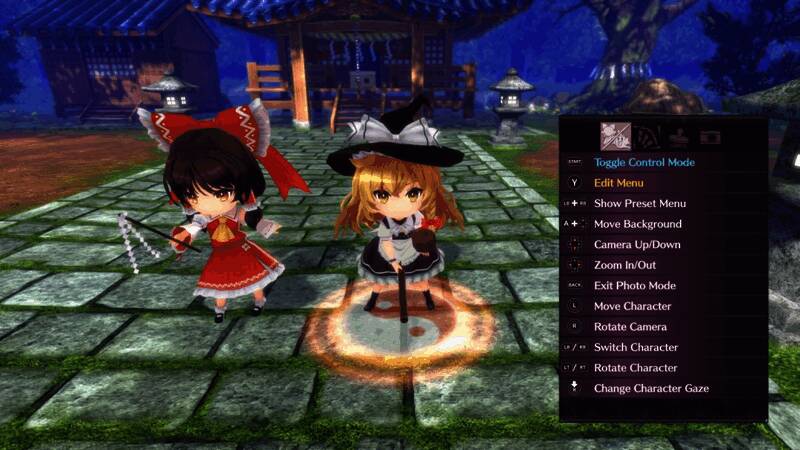Select the Move Background entry

[x=638, y=224]
